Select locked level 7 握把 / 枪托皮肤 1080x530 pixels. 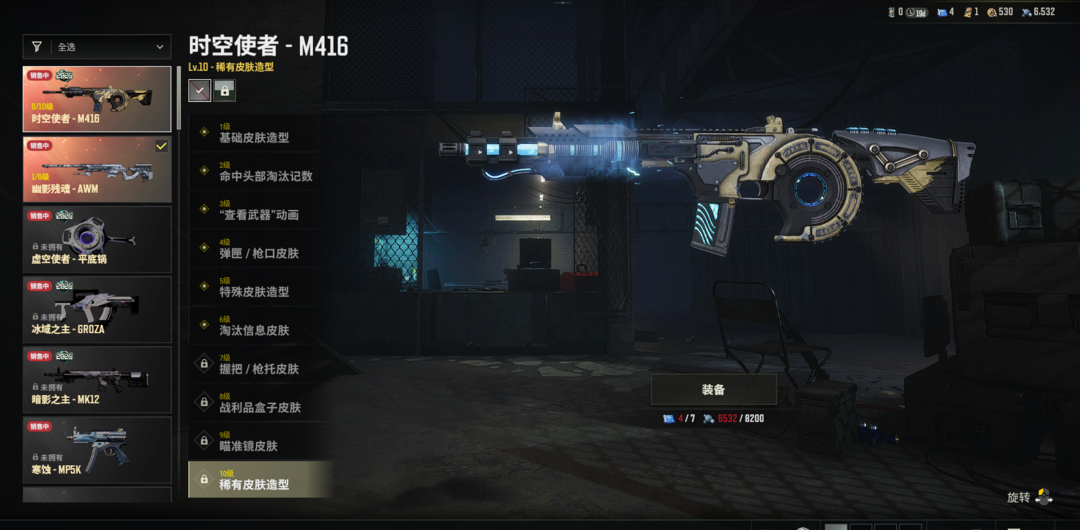point(260,365)
